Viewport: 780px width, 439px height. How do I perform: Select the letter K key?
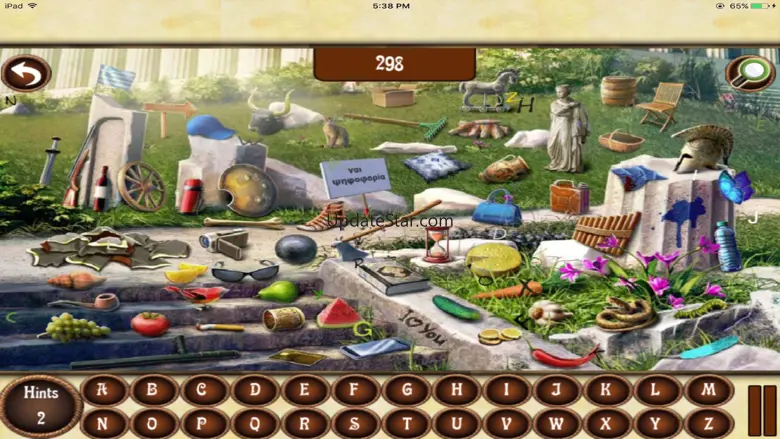(x=607, y=391)
